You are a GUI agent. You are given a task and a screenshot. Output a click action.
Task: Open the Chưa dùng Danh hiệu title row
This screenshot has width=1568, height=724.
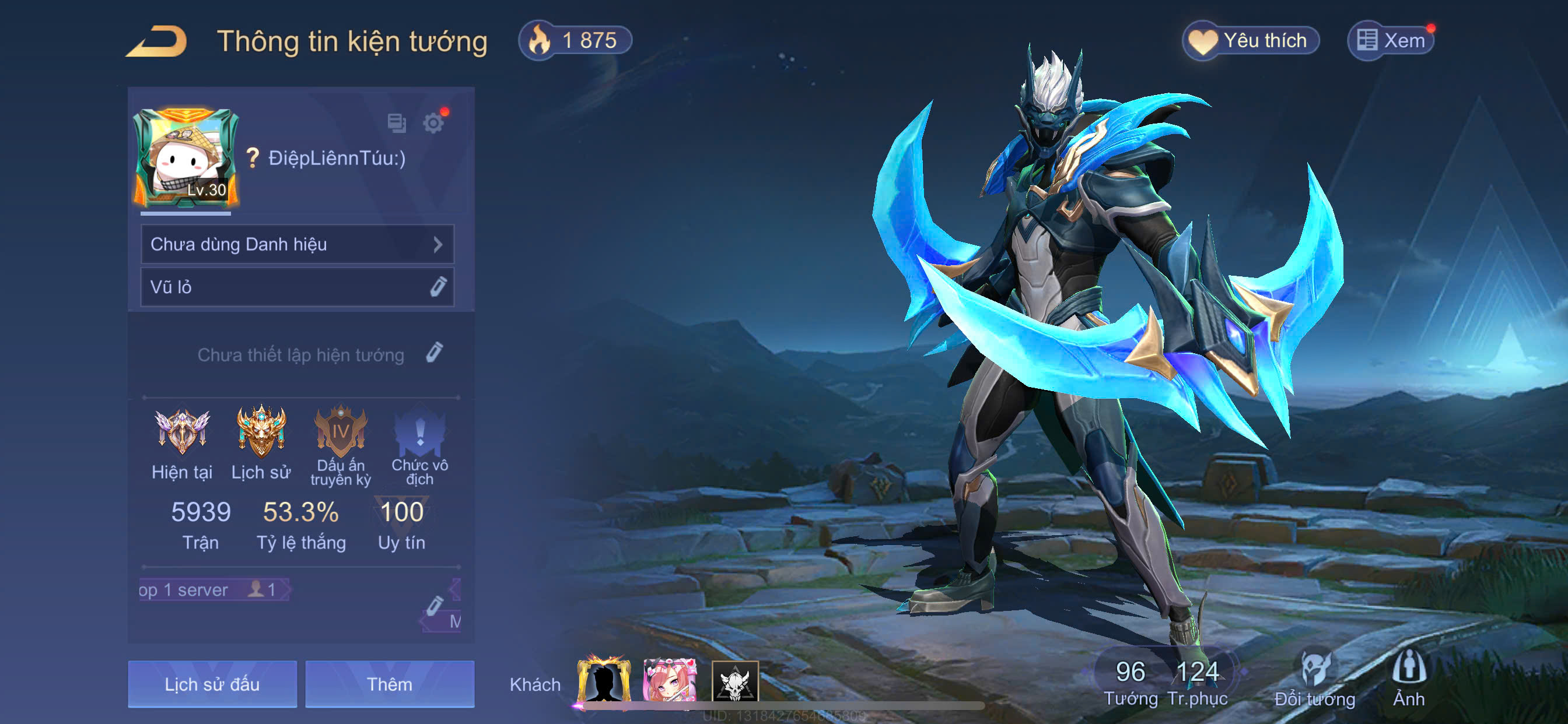point(297,245)
